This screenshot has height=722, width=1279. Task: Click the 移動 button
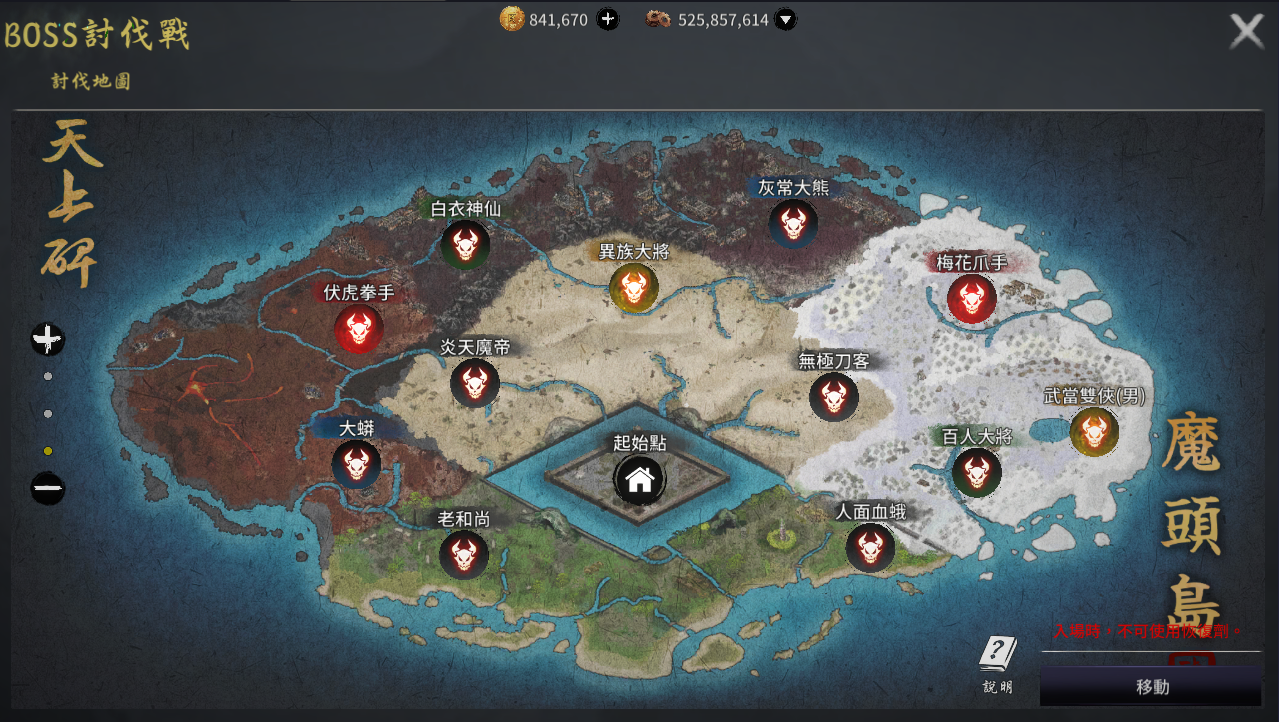point(1151,687)
